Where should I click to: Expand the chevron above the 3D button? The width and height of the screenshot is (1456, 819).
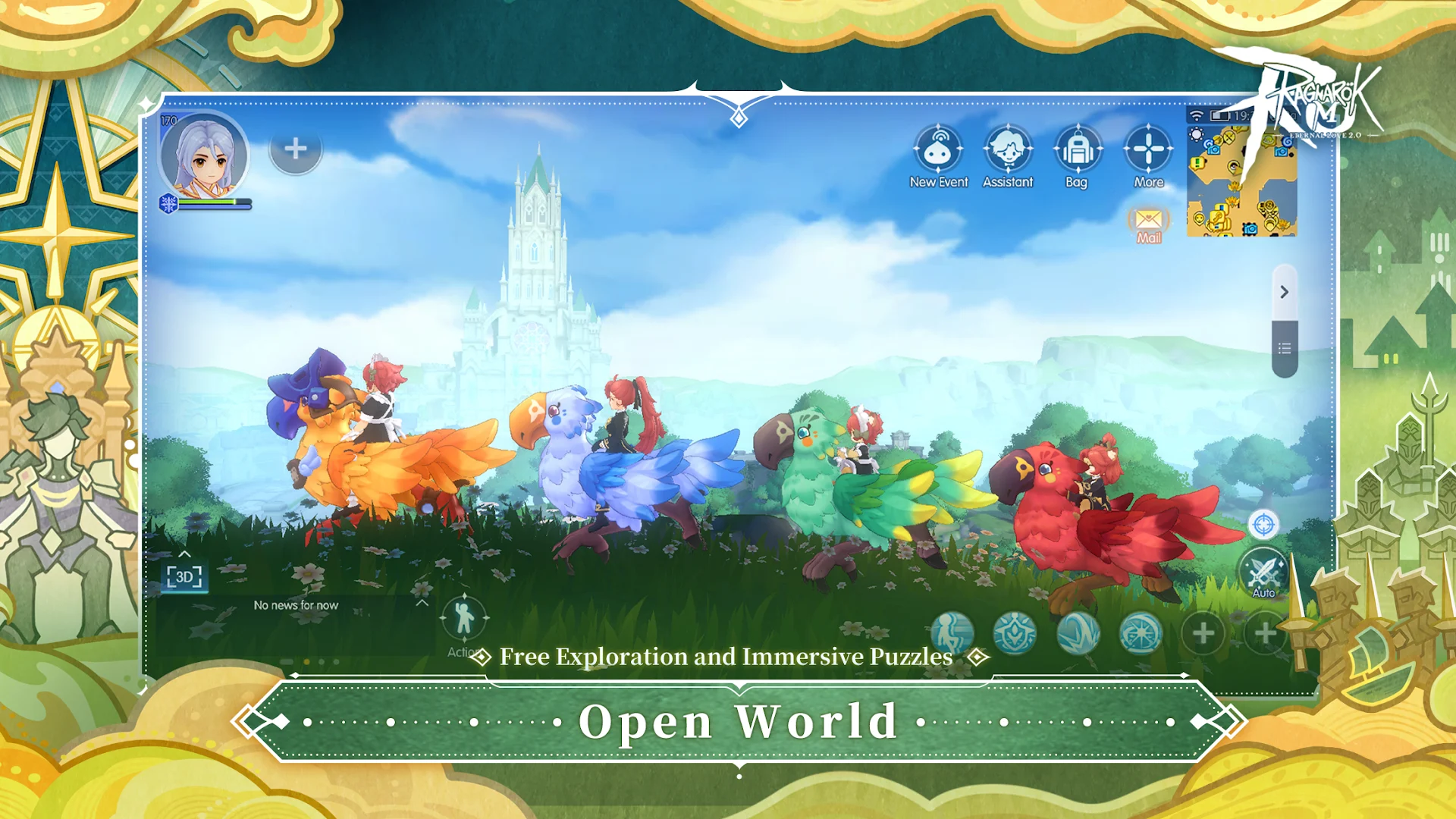tap(184, 554)
